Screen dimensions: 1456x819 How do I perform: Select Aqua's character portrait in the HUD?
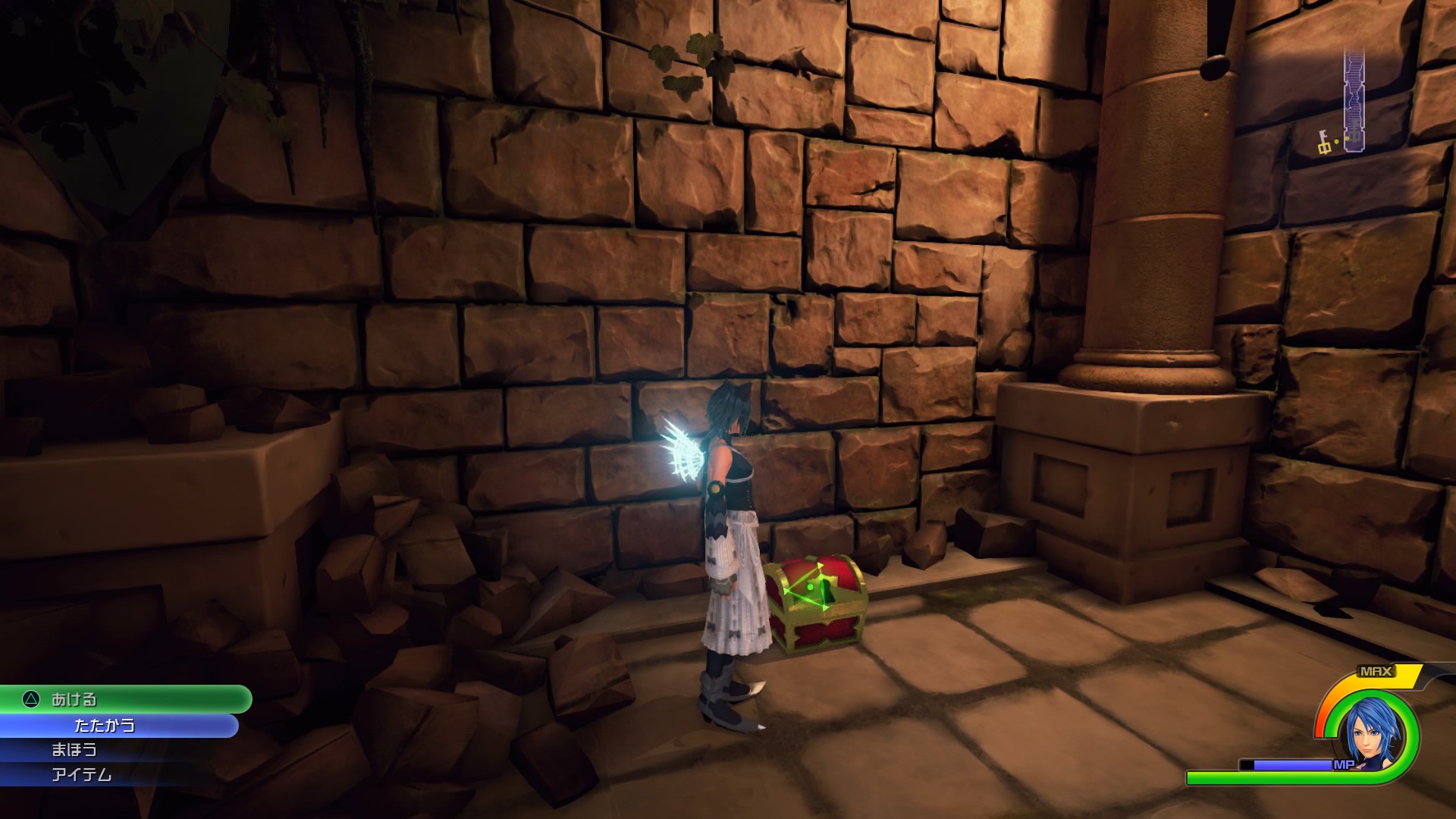pos(1372,730)
